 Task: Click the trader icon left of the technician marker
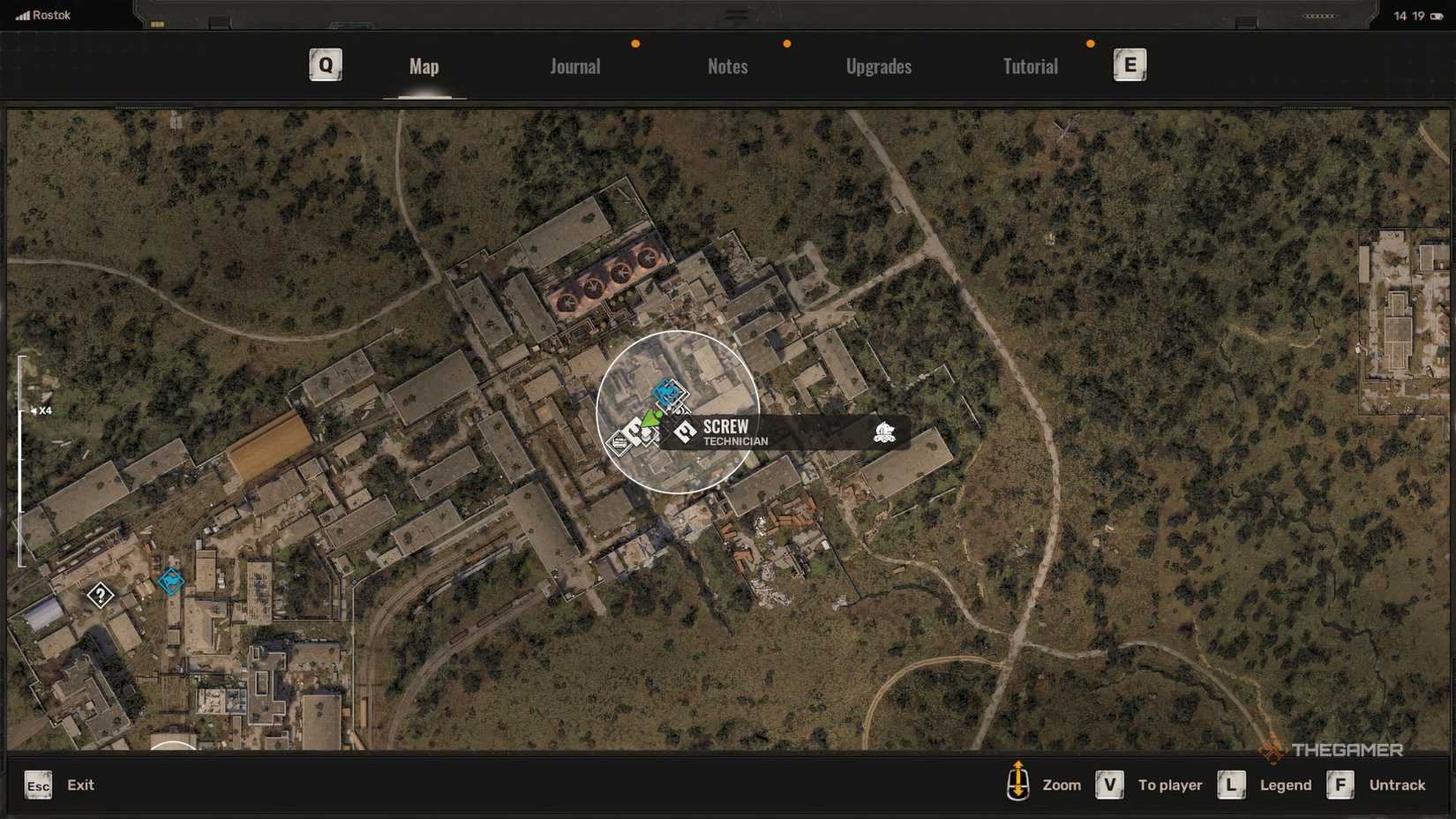634,430
